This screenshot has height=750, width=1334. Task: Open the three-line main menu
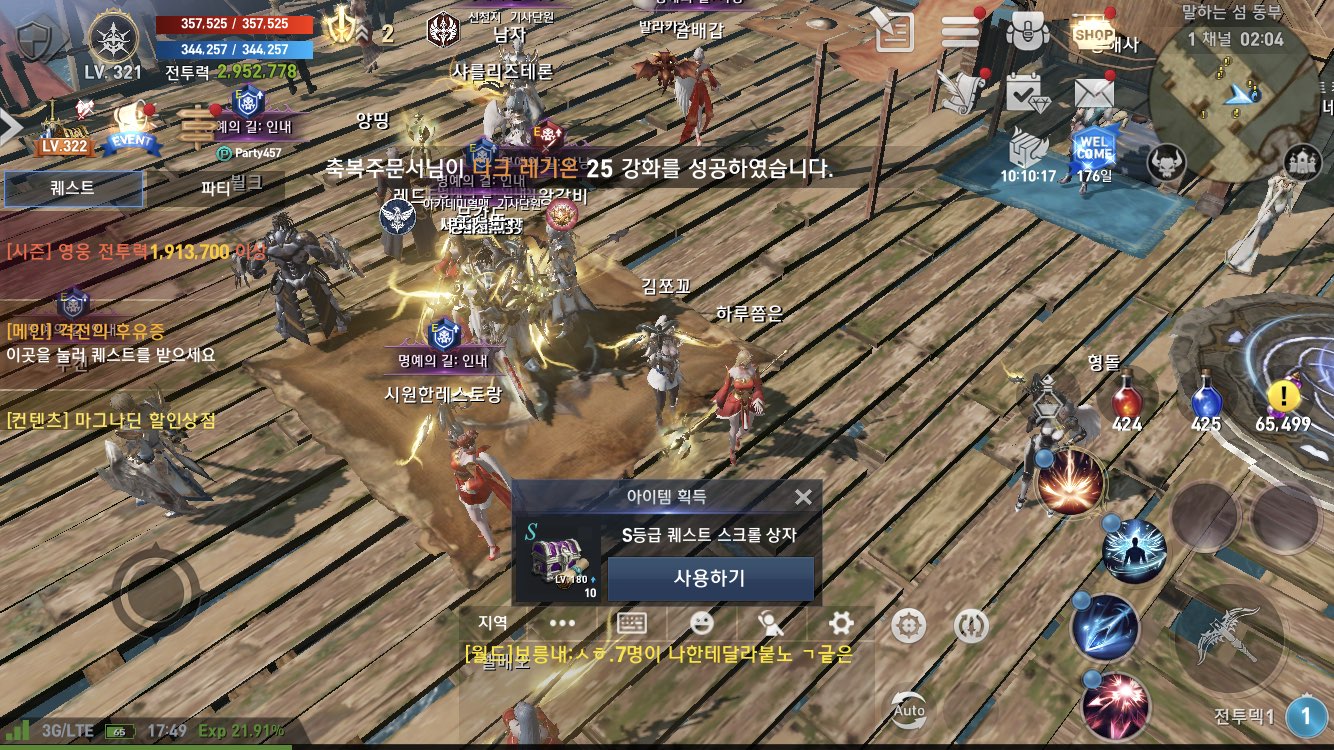(960, 33)
